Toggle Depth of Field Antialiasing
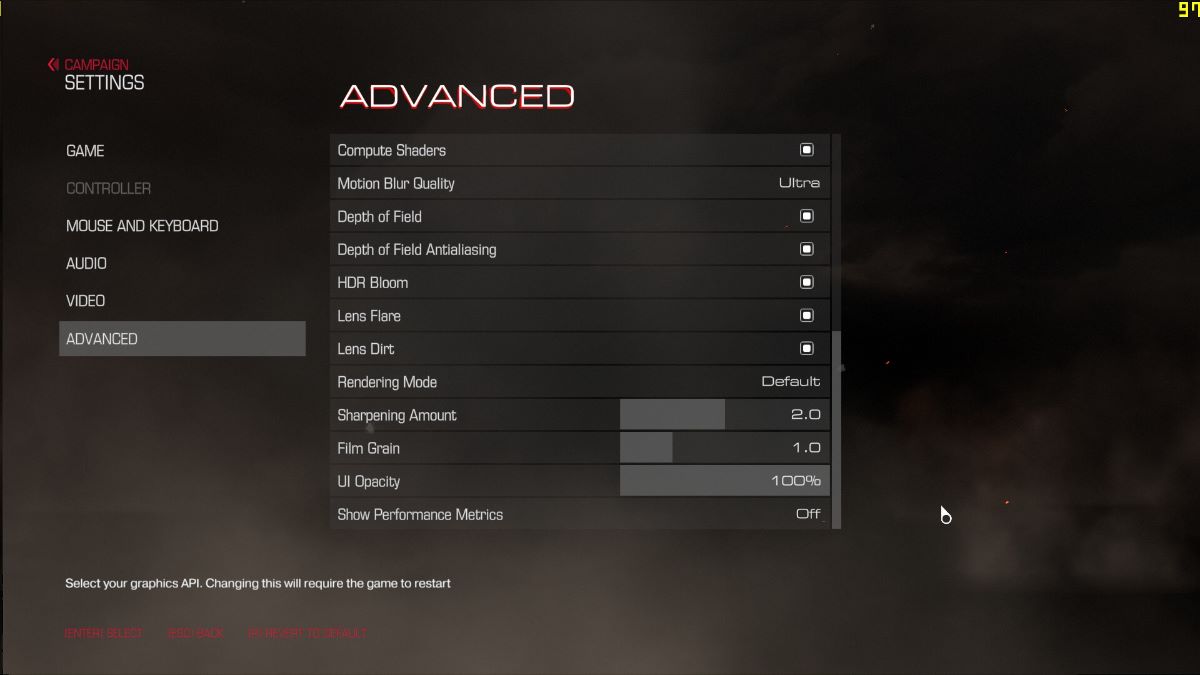The image size is (1200, 675). pos(806,249)
